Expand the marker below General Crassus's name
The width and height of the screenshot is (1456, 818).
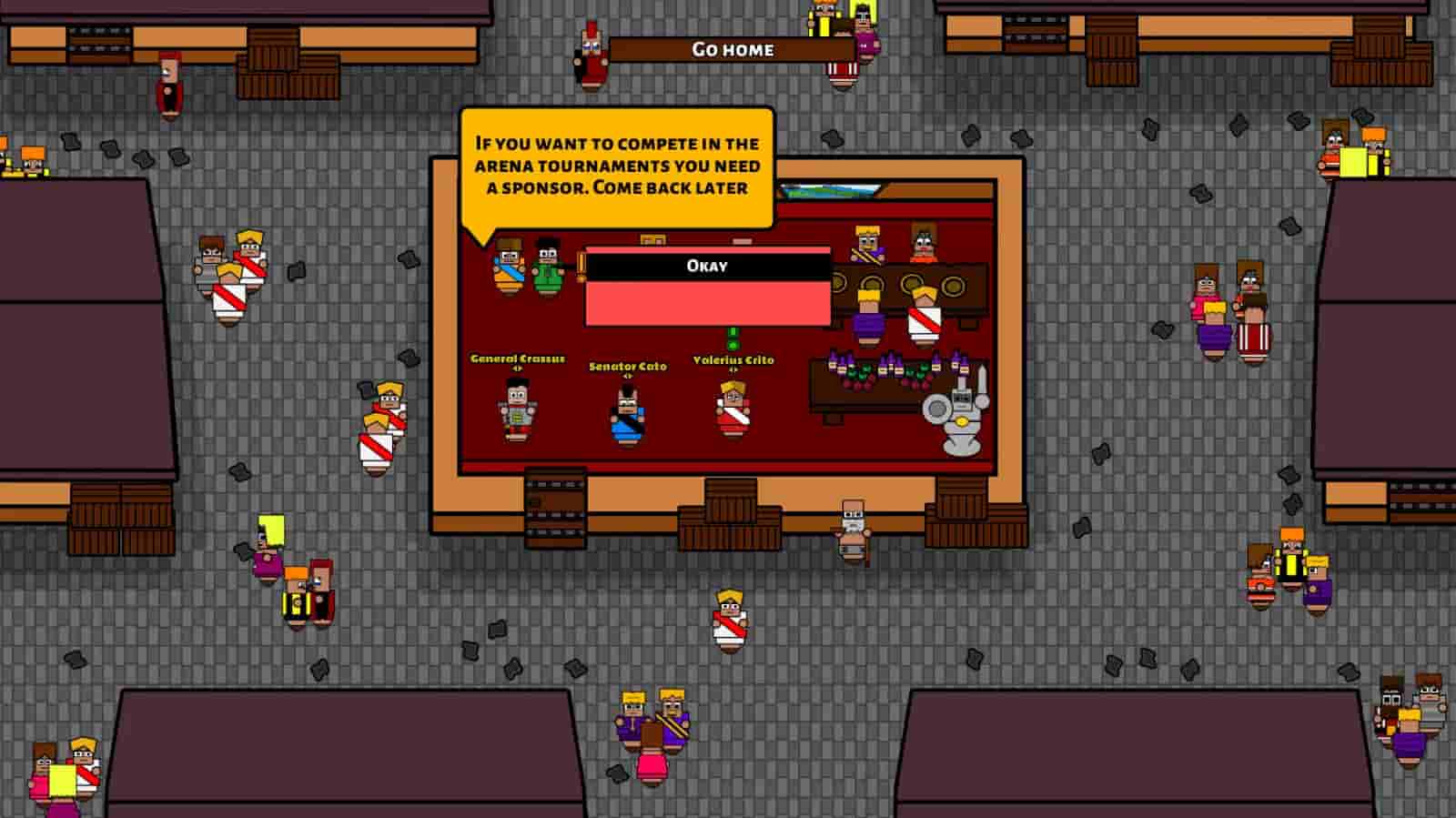tap(517, 369)
